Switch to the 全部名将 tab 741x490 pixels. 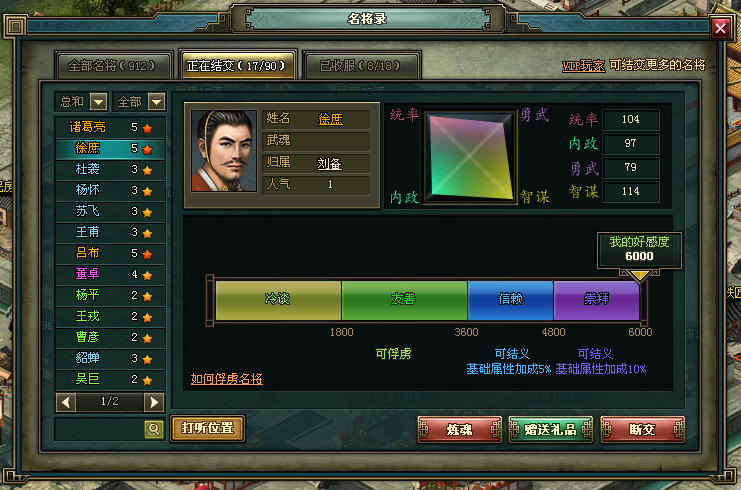[112, 66]
